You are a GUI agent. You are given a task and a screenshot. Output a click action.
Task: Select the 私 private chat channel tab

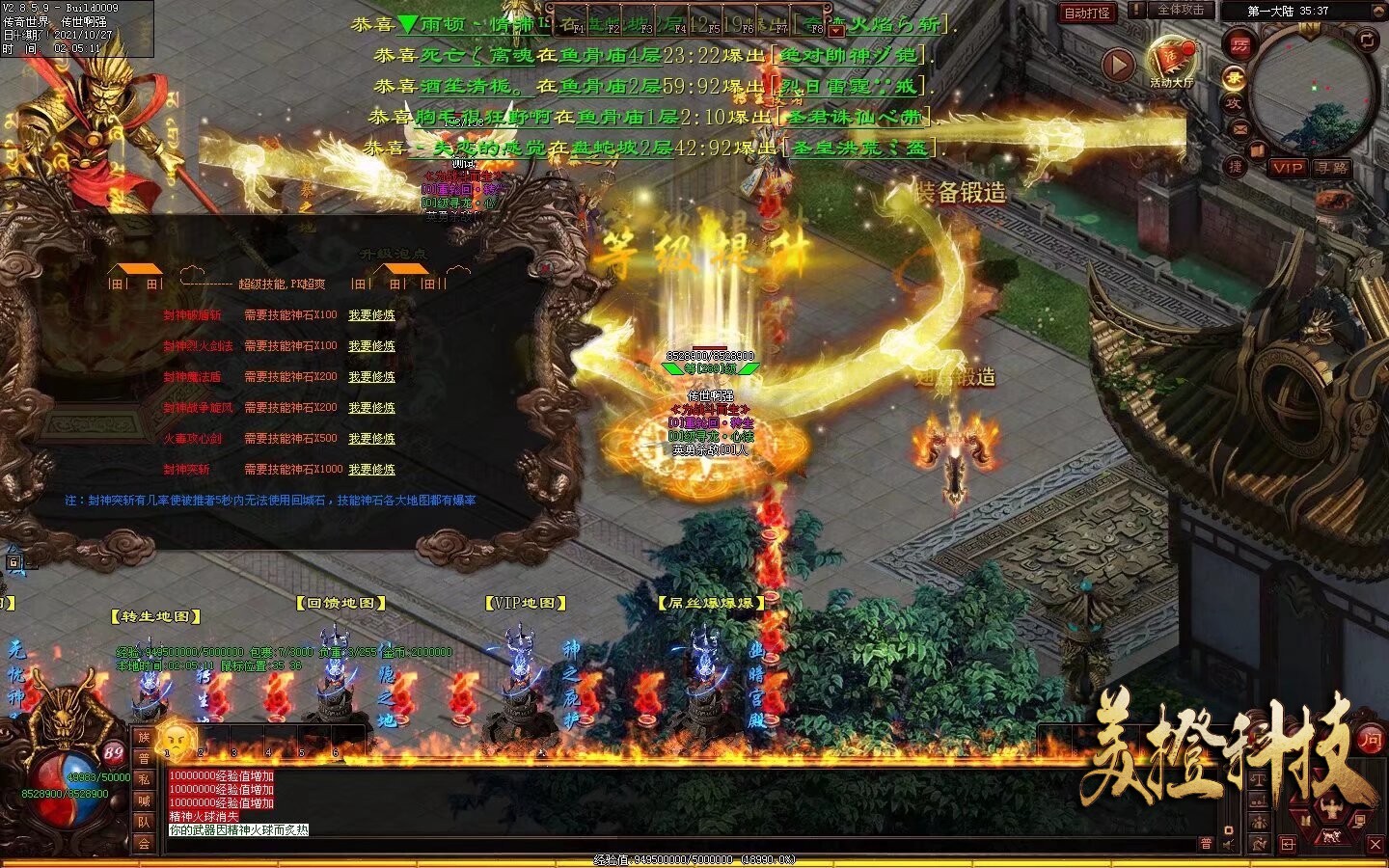[x=145, y=779]
